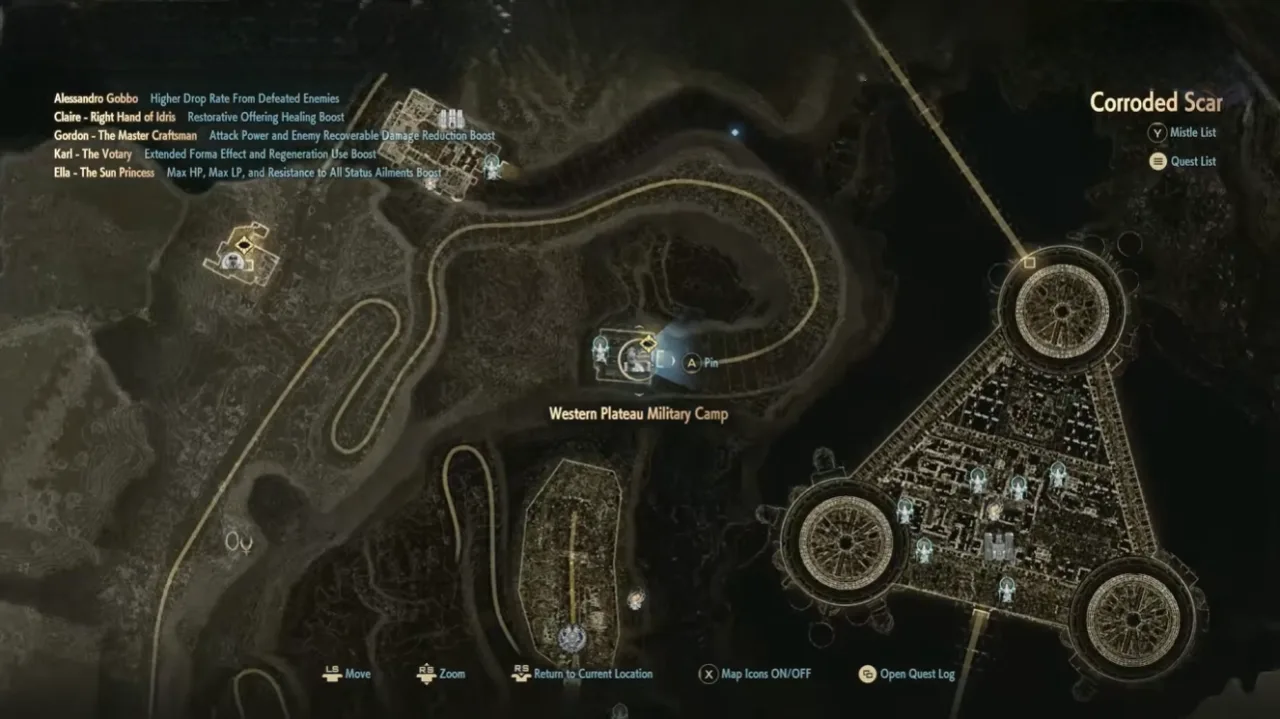The height and width of the screenshot is (719, 1280).
Task: Click the Pin option beside the cursor
Action: coord(700,363)
